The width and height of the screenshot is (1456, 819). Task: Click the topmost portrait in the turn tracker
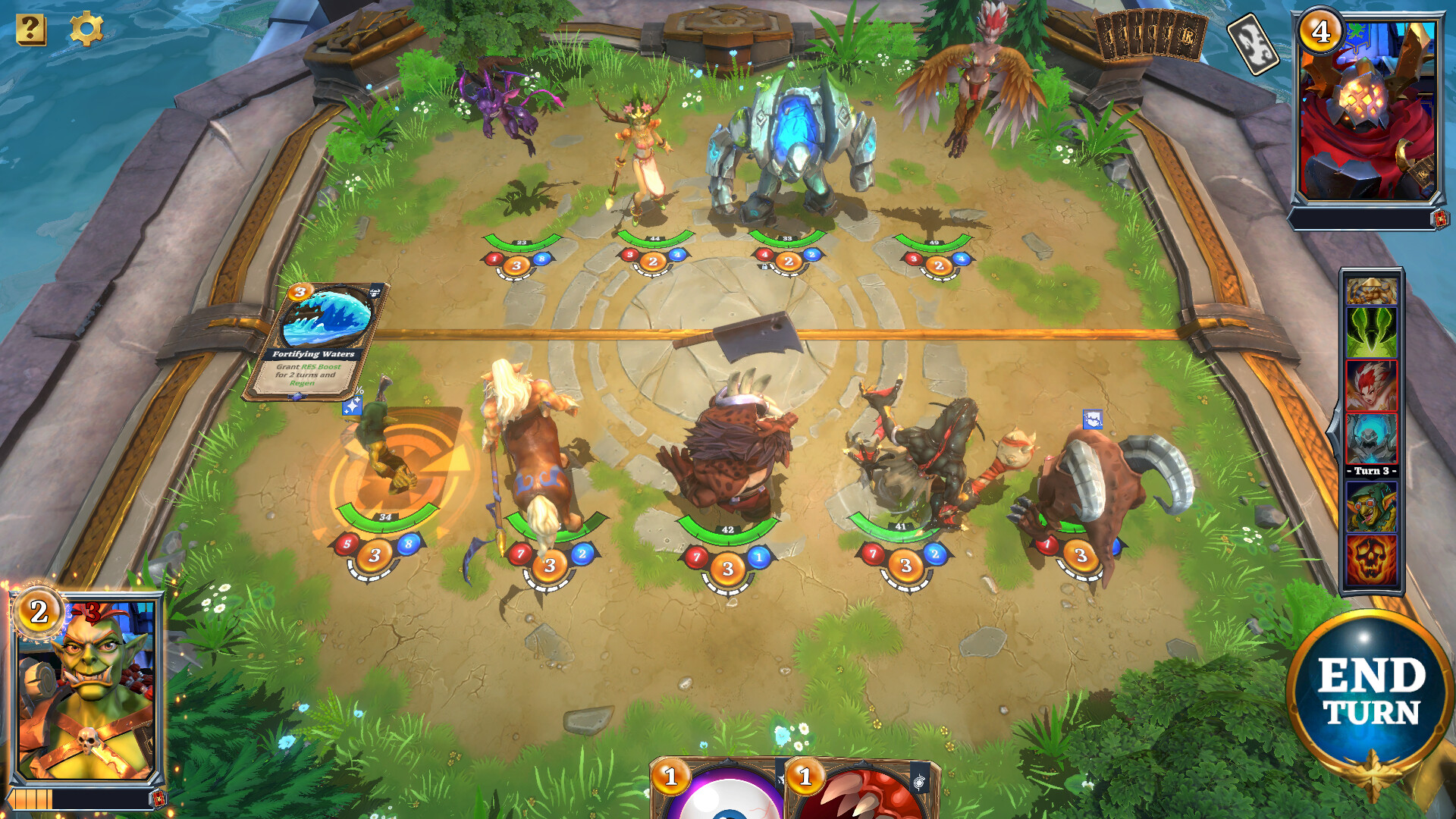click(1373, 290)
